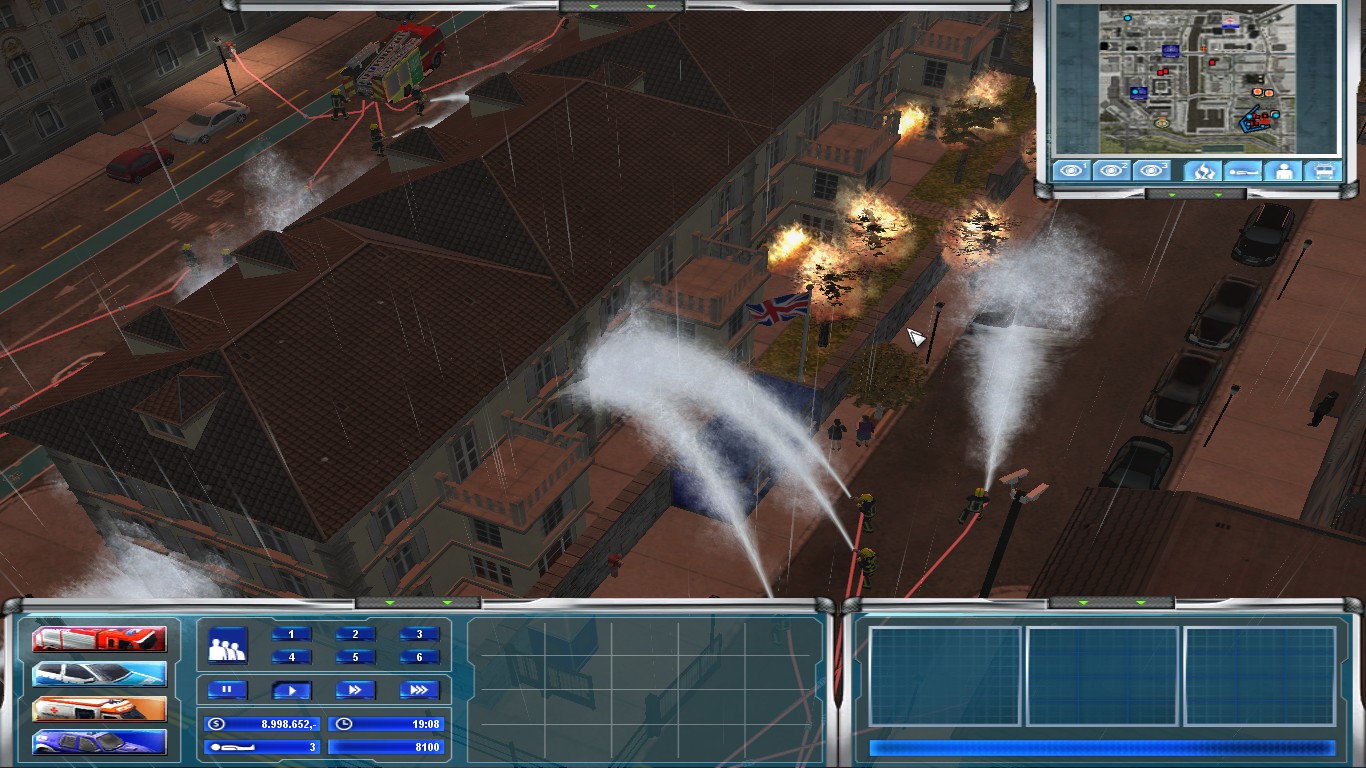This screenshot has height=768, width=1366.
Task: Click the casualty stretcher filter under the minimap
Action: pyautogui.click(x=1244, y=170)
